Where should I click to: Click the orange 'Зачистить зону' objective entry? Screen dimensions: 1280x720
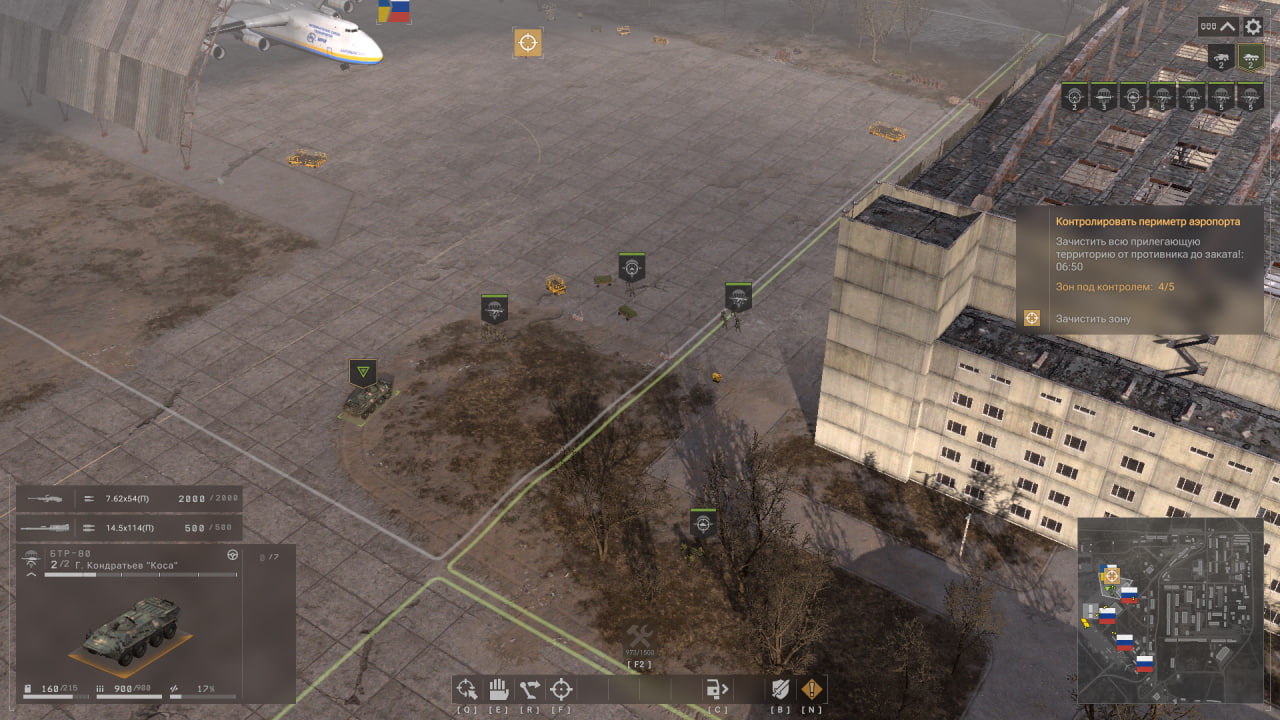[1092, 319]
